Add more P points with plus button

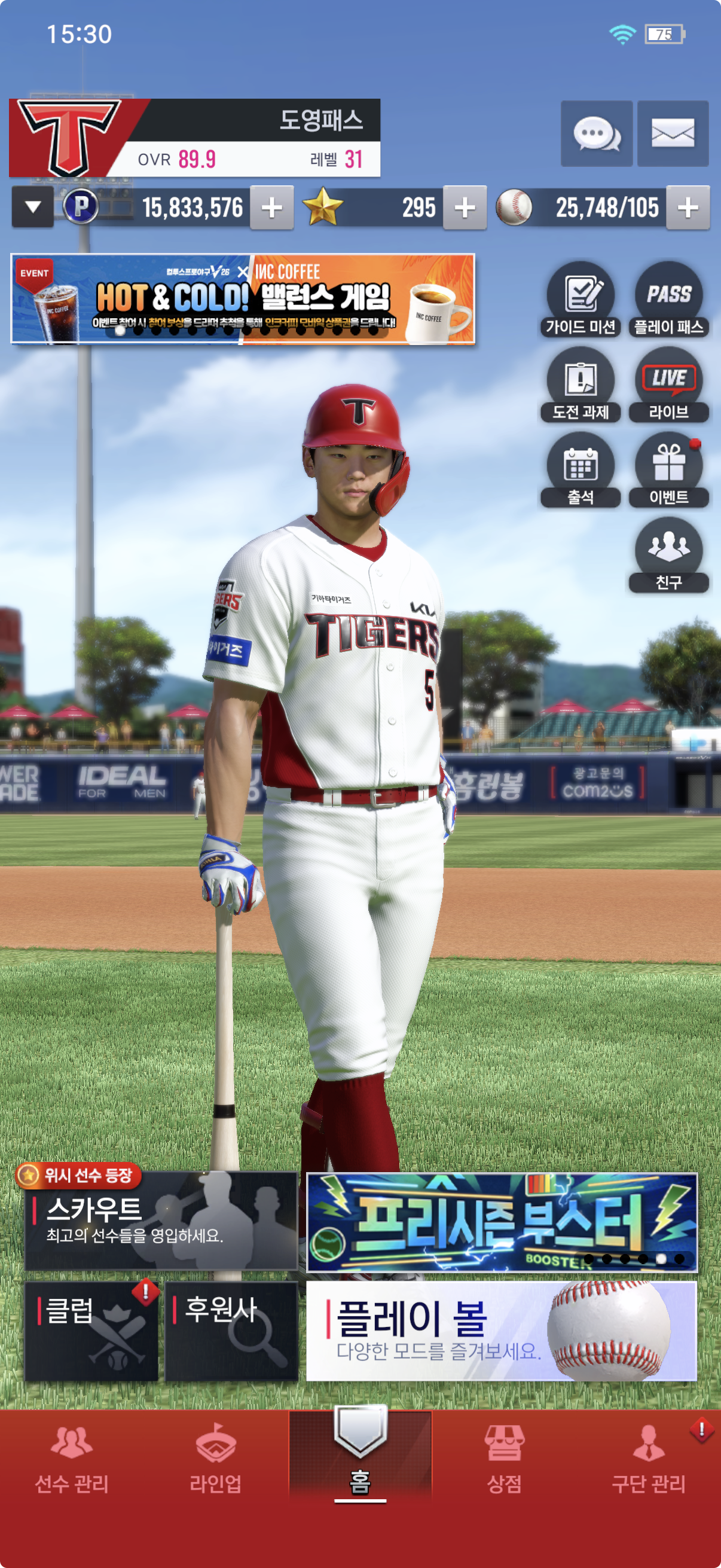(271, 208)
